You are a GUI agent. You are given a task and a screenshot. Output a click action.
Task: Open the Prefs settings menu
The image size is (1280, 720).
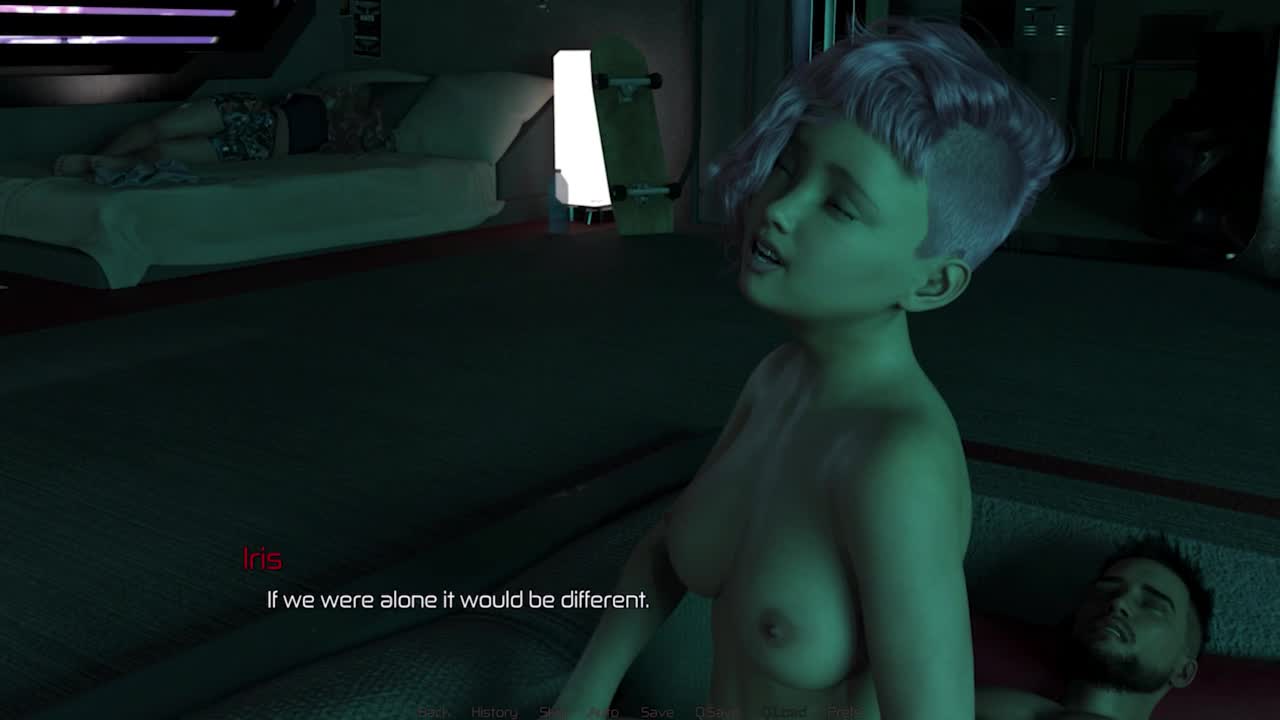click(x=845, y=712)
